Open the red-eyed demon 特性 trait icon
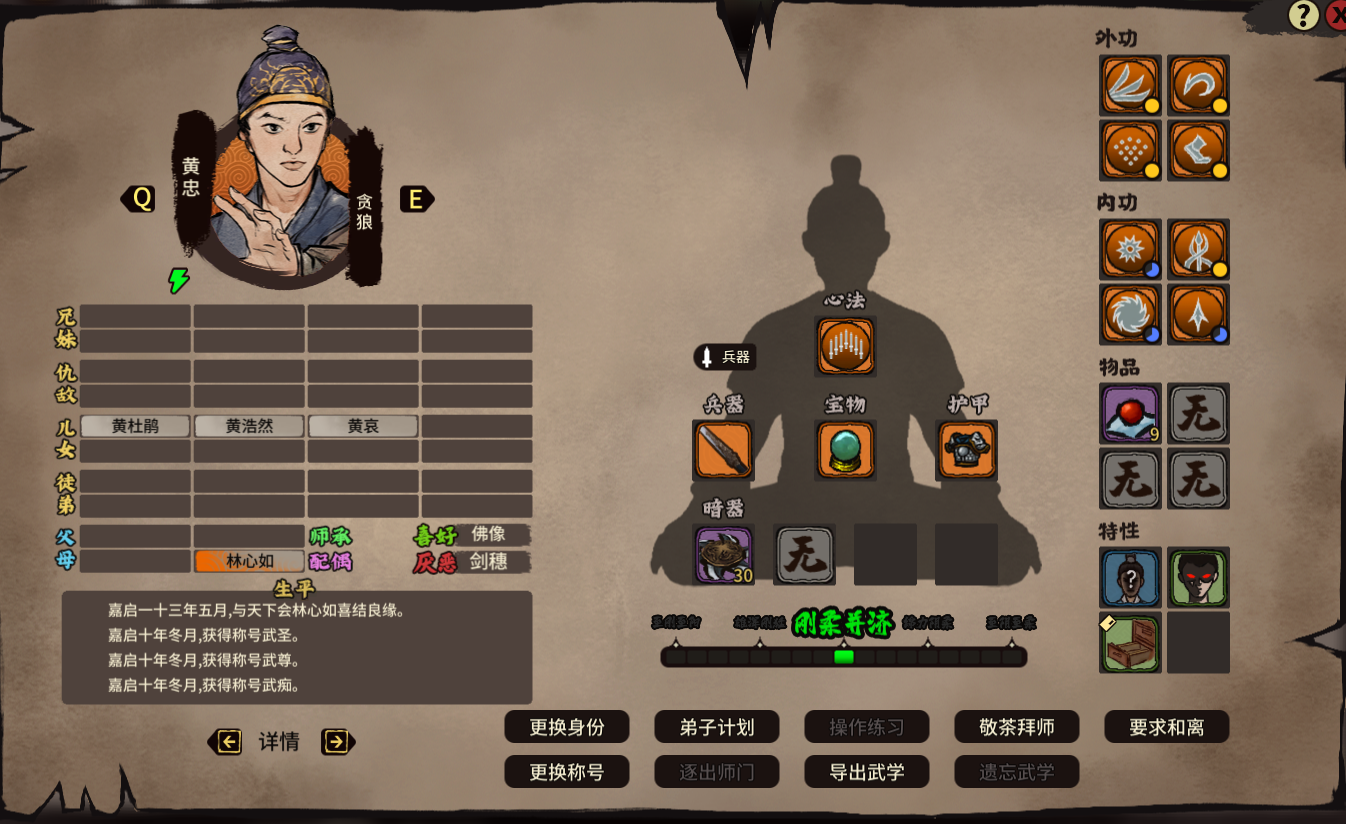The height and width of the screenshot is (824, 1346). click(1197, 578)
